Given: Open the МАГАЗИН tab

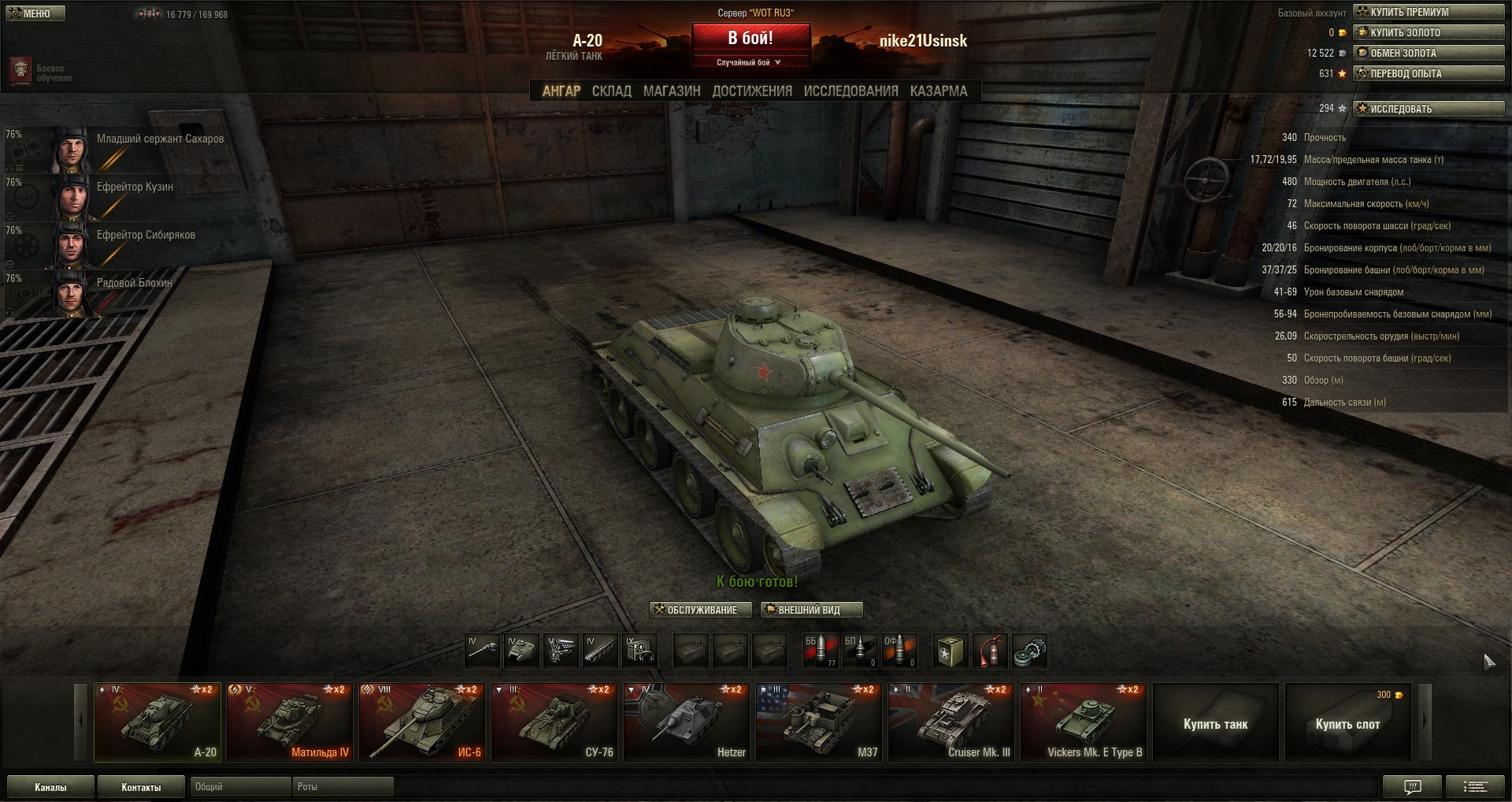Looking at the screenshot, I should tap(671, 91).
